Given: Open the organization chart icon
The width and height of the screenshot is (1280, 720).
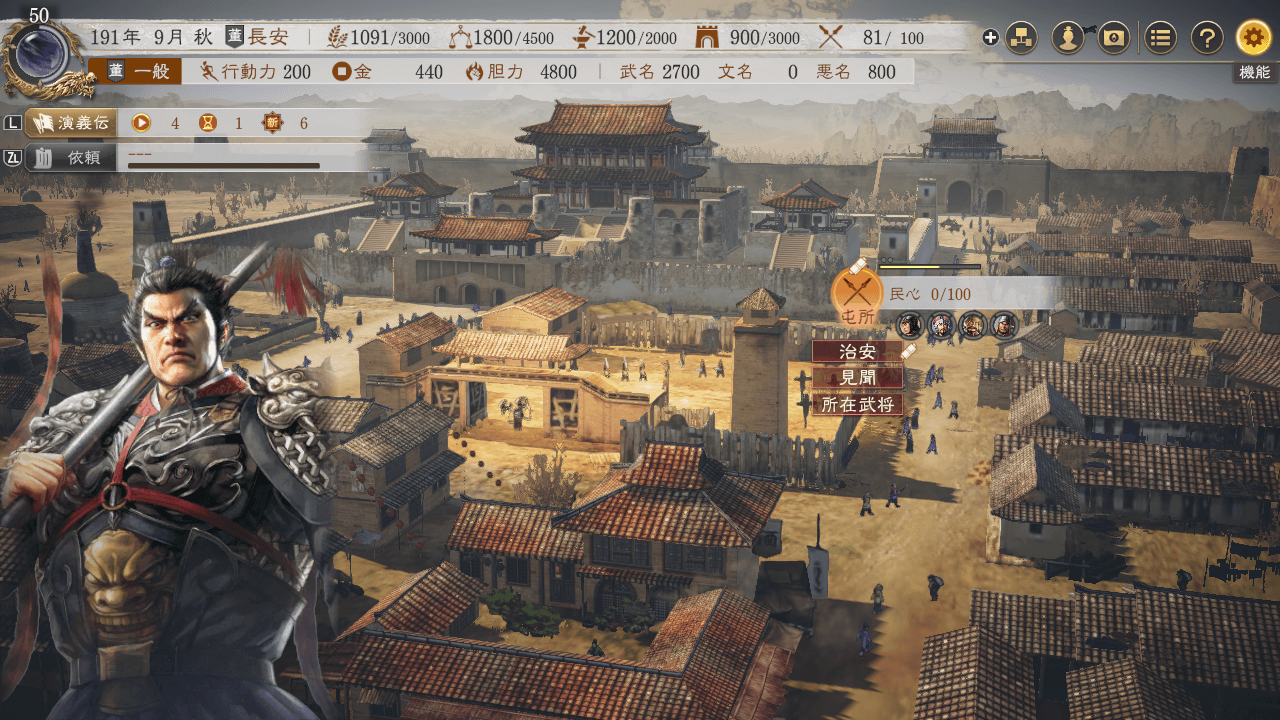Looking at the screenshot, I should pyautogui.click(x=1021, y=38).
